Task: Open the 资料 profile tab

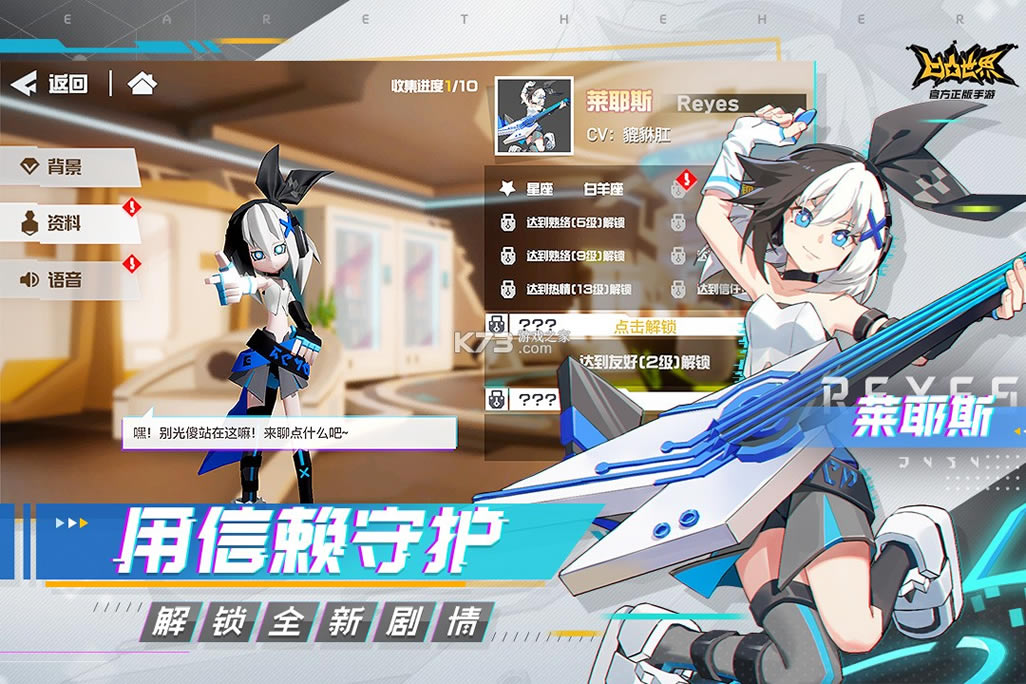Action: (65, 223)
